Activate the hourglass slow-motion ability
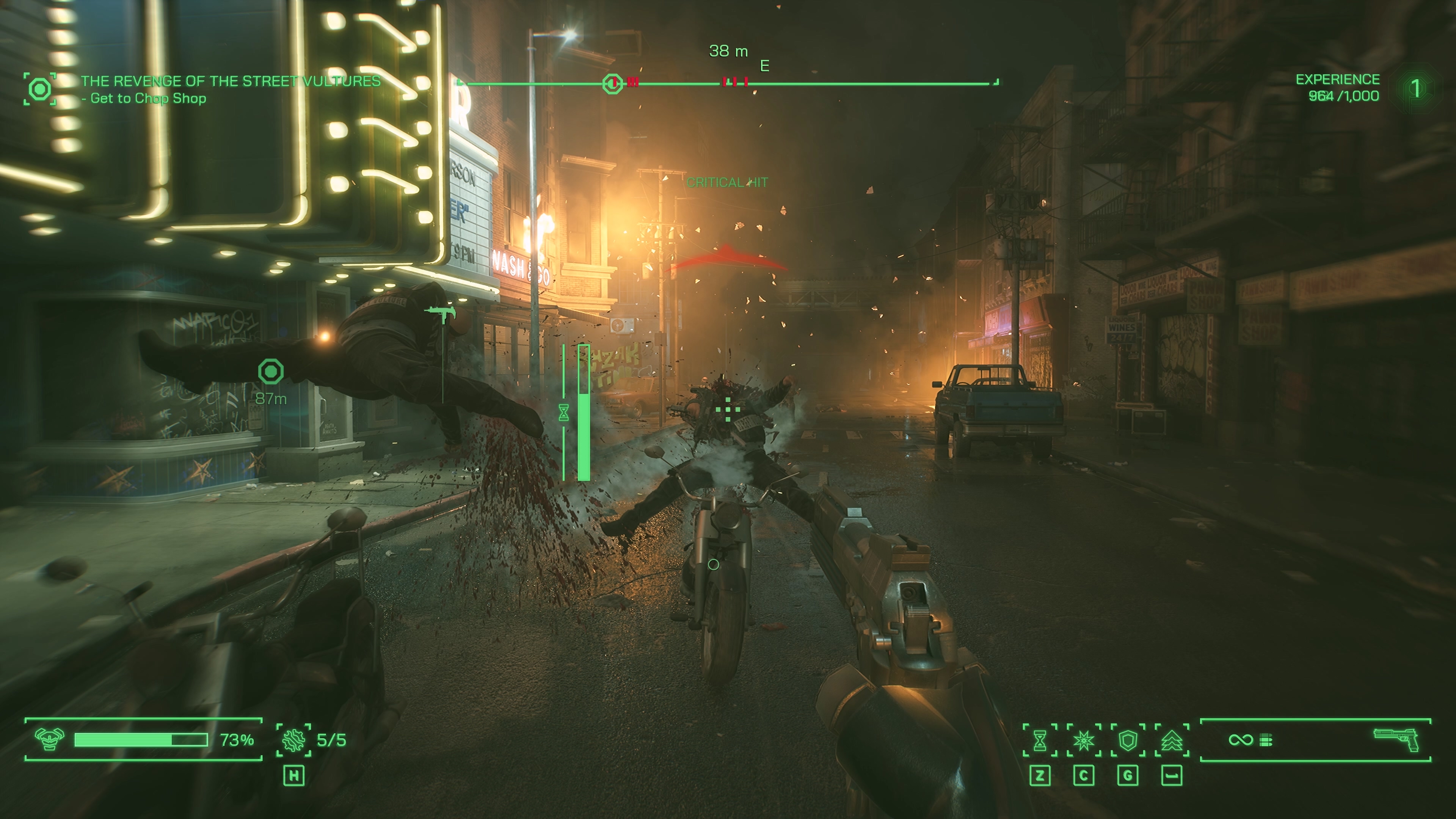The height and width of the screenshot is (819, 1456). click(1039, 740)
